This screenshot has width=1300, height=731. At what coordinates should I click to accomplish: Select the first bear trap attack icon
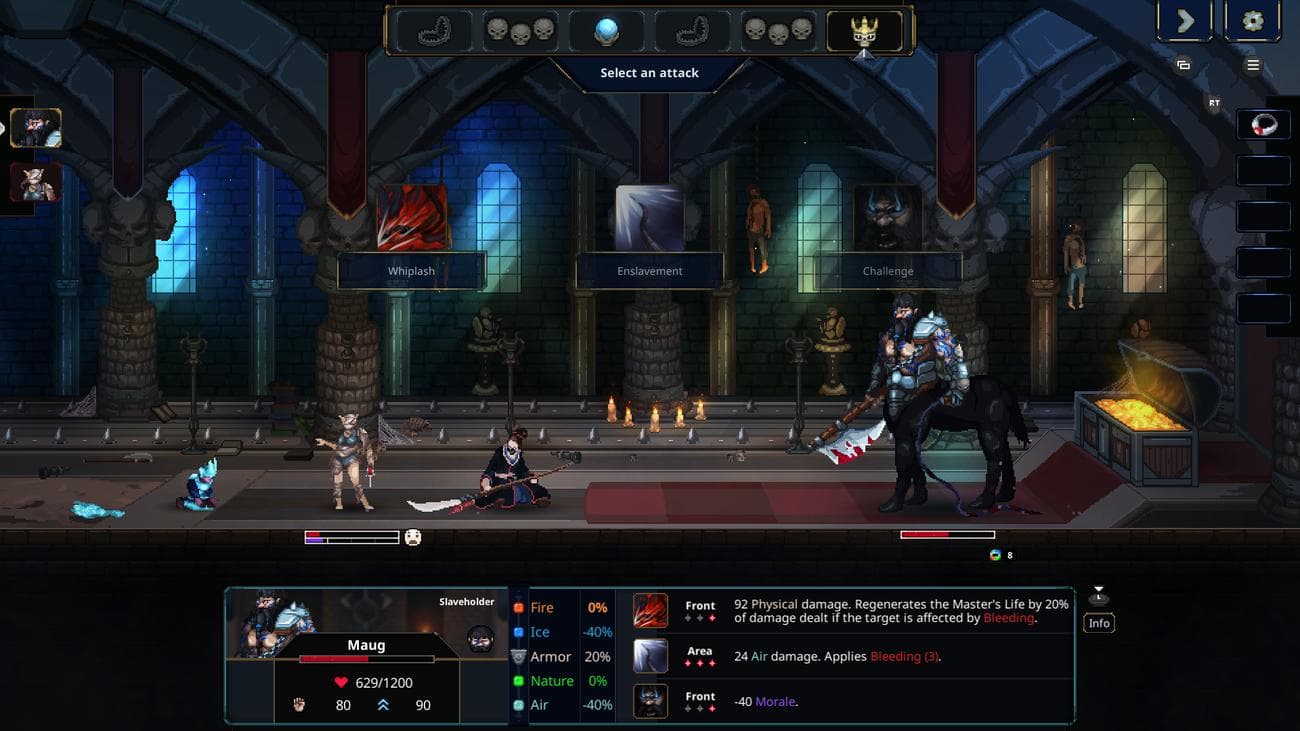(x=432, y=30)
